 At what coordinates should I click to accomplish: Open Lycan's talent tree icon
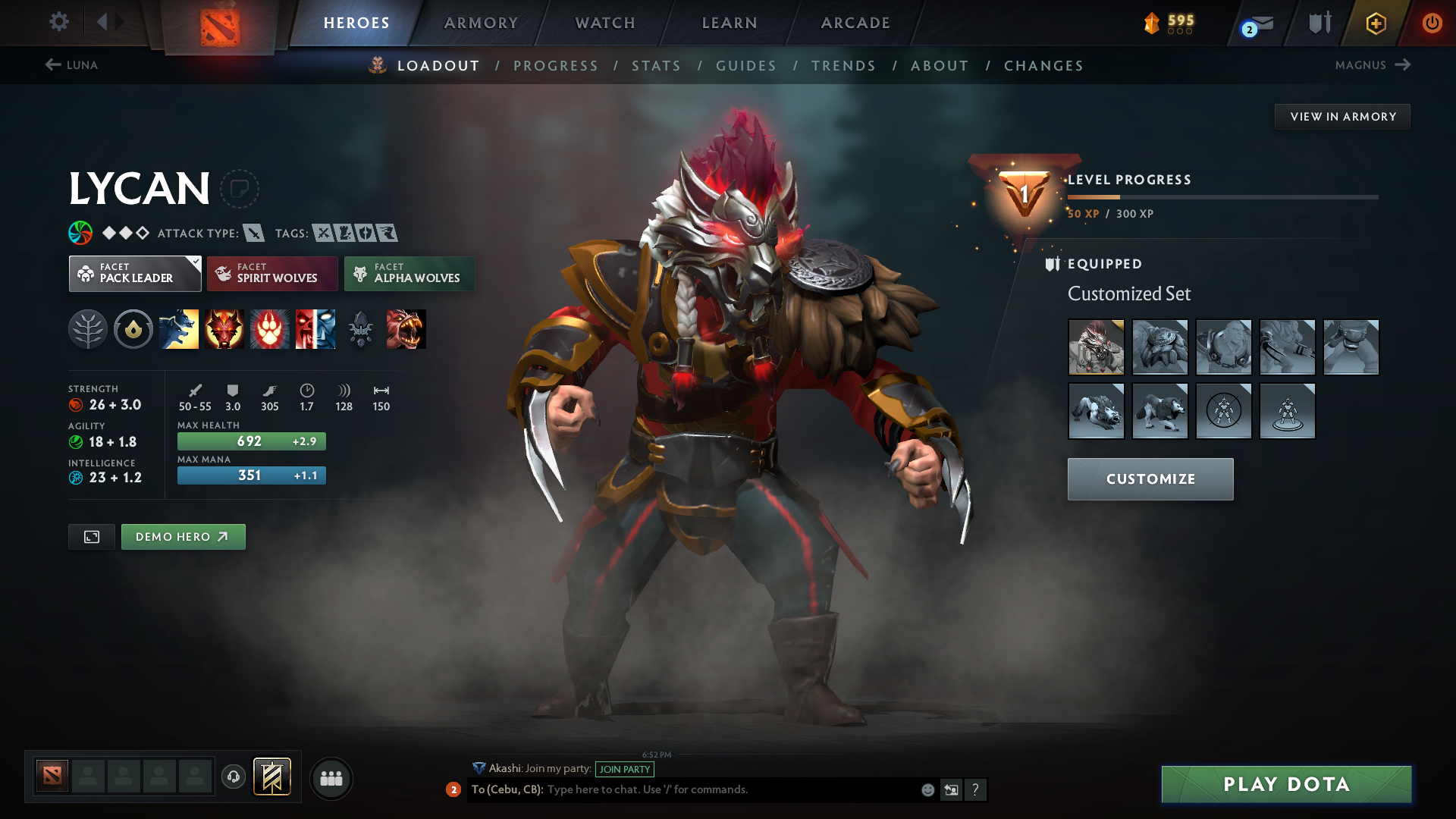click(x=88, y=329)
